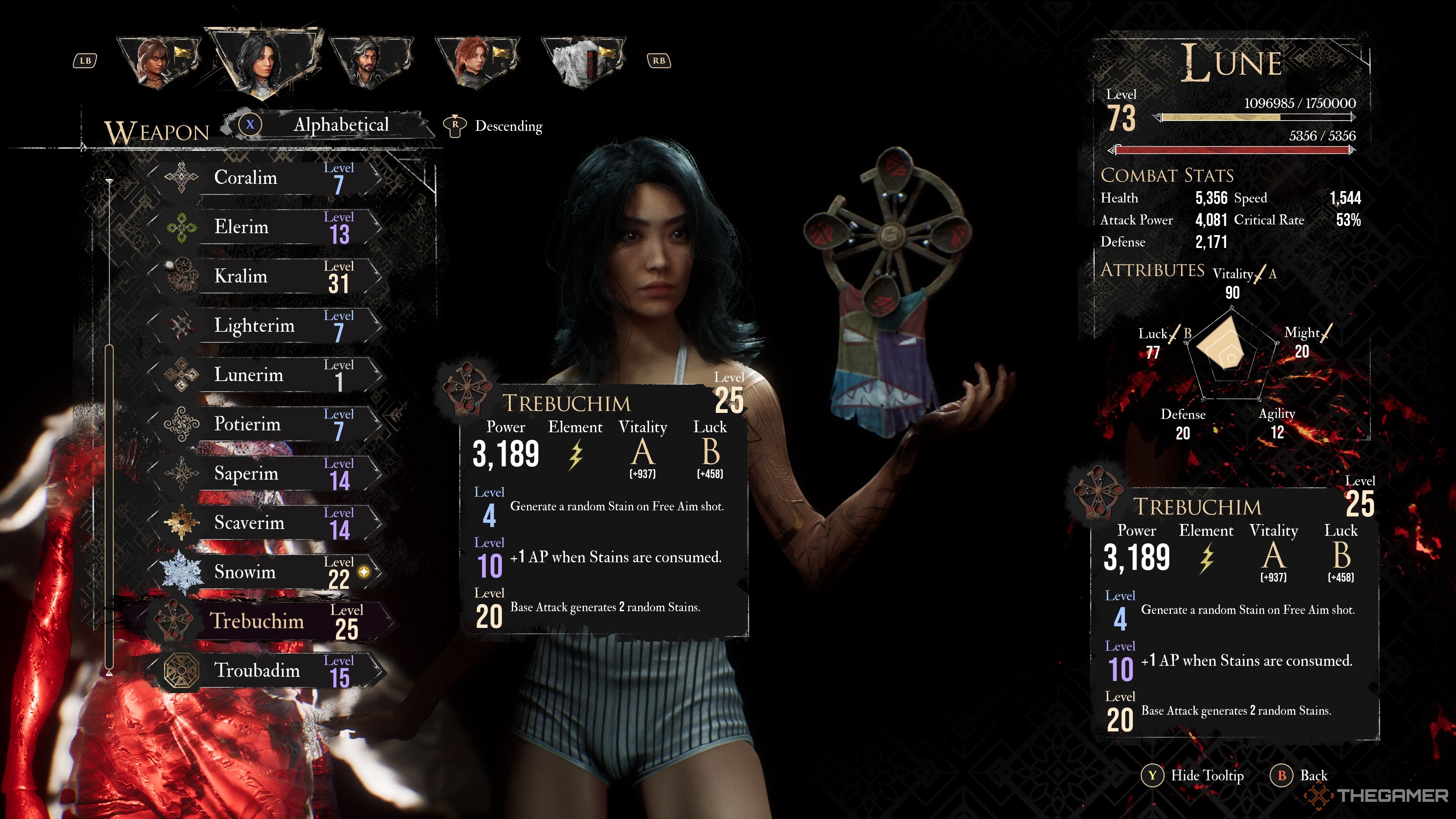Choose Elerim from the weapon list
This screenshot has width=1456, height=819.
266,227
